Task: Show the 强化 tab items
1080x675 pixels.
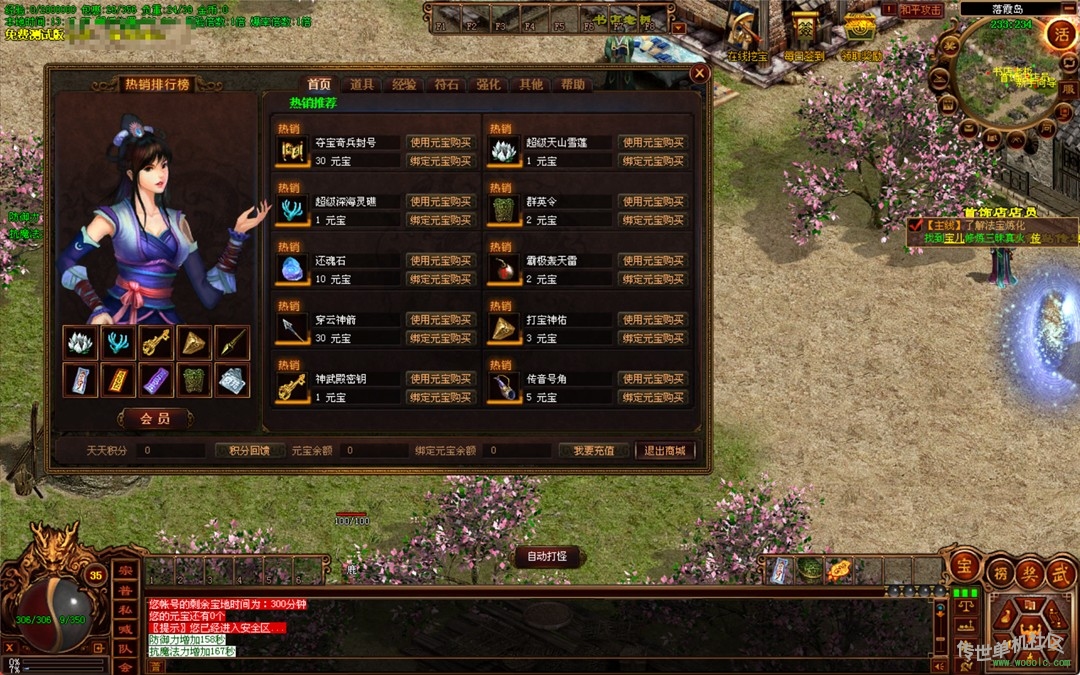Action: pos(488,85)
